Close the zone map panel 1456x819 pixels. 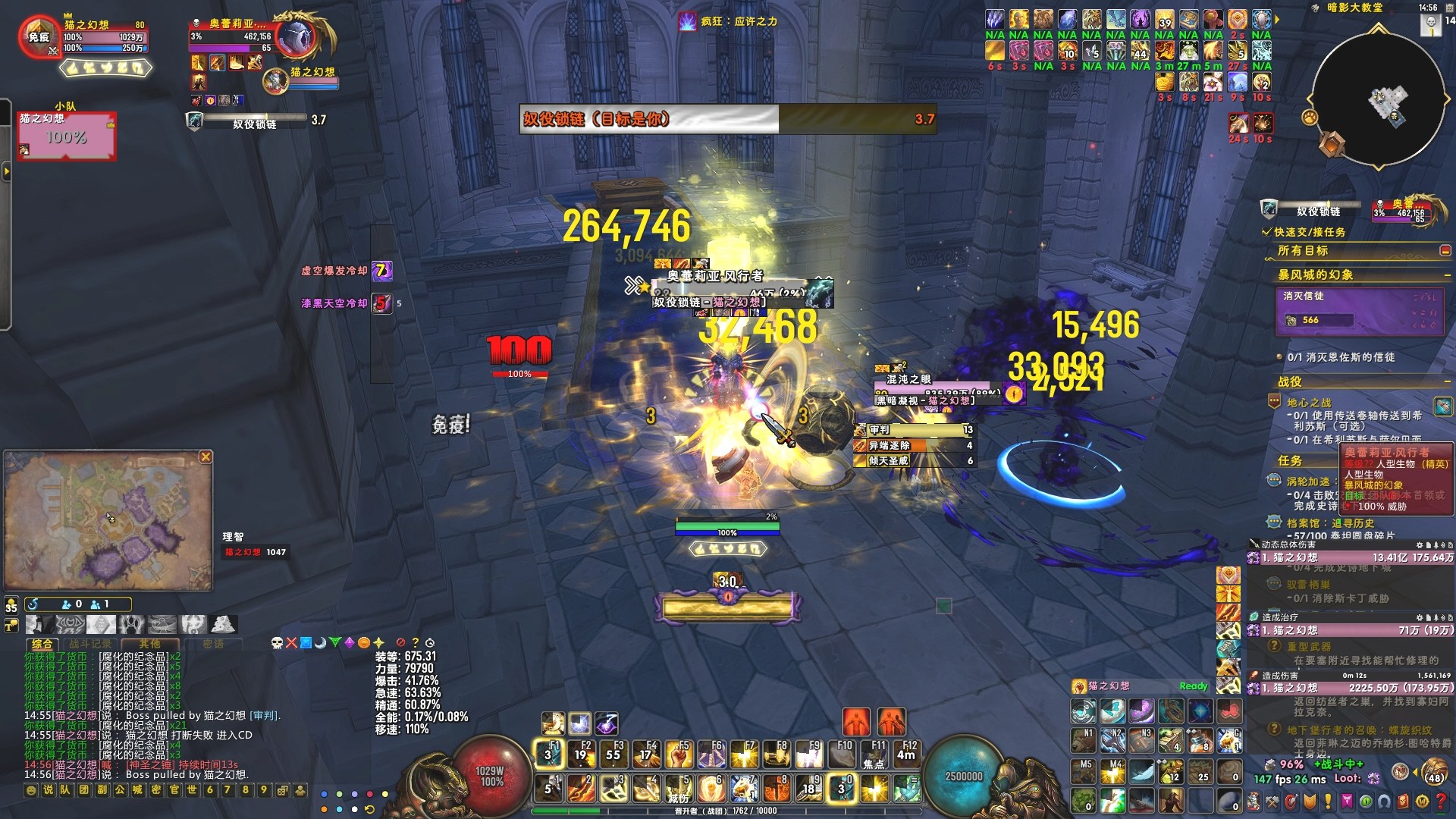click(x=206, y=457)
